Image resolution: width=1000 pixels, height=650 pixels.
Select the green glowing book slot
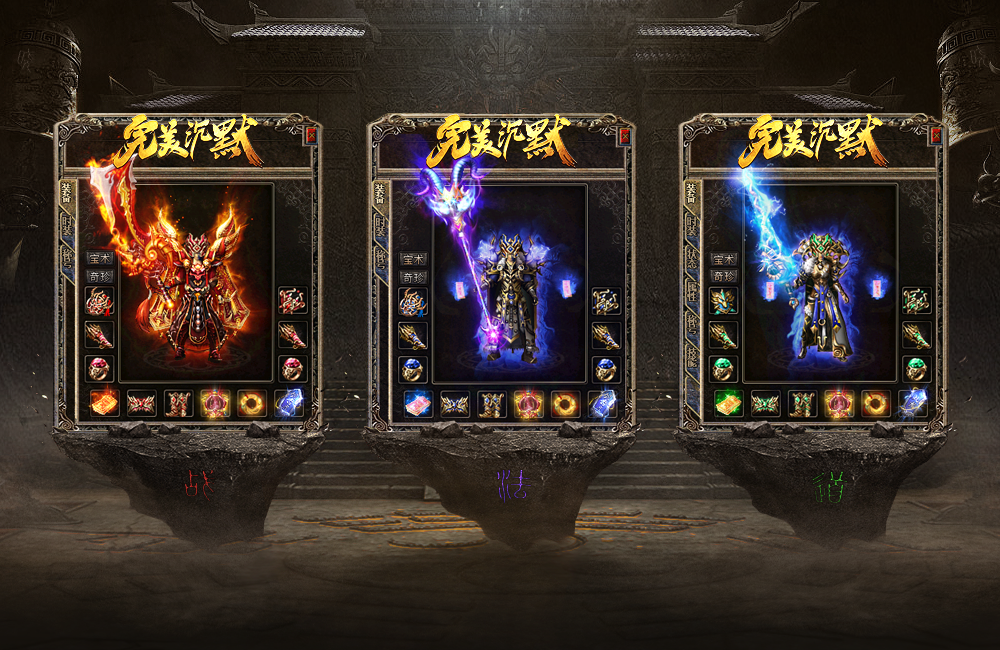pos(727,403)
